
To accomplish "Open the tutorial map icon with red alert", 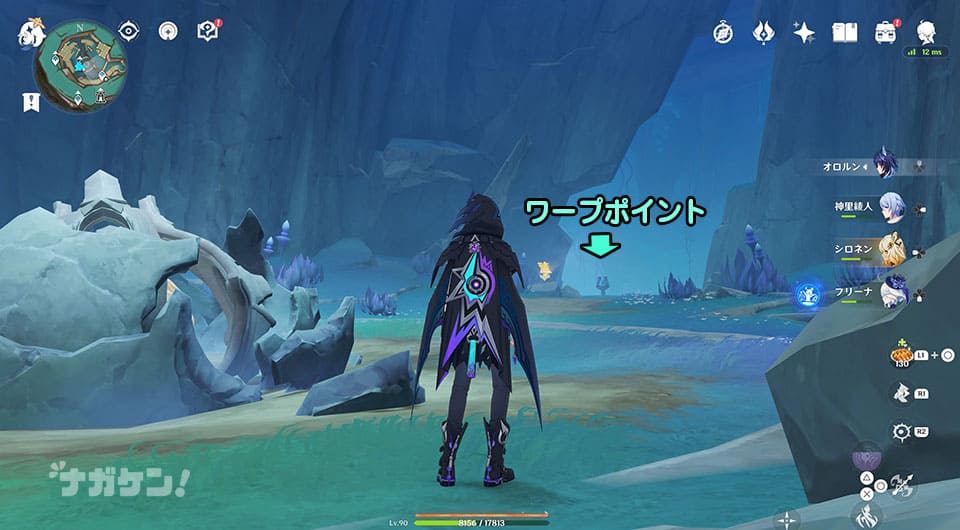I will [x=208, y=31].
